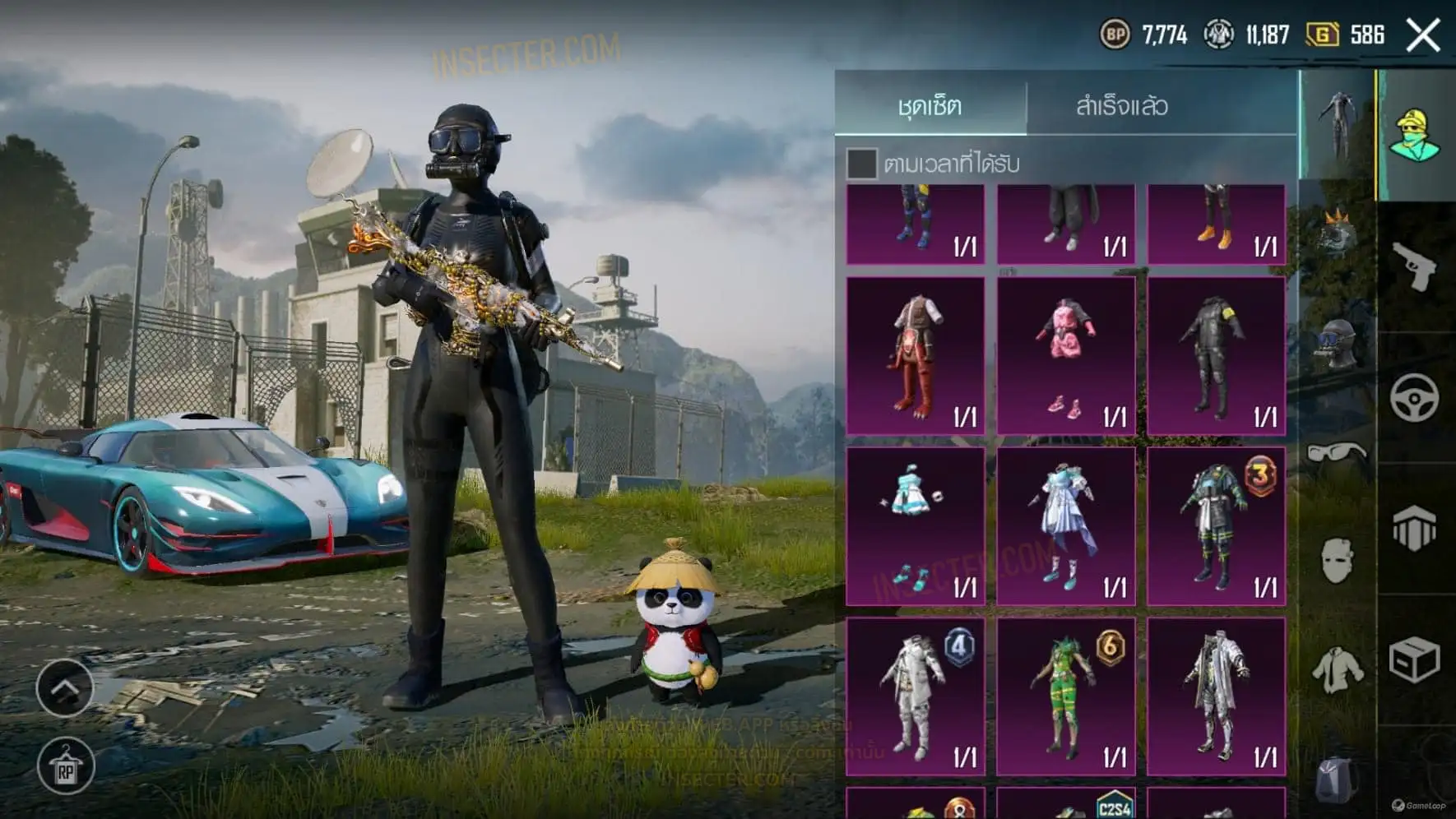Click the round up-arrow button
The height and width of the screenshot is (819, 1456).
[65, 687]
